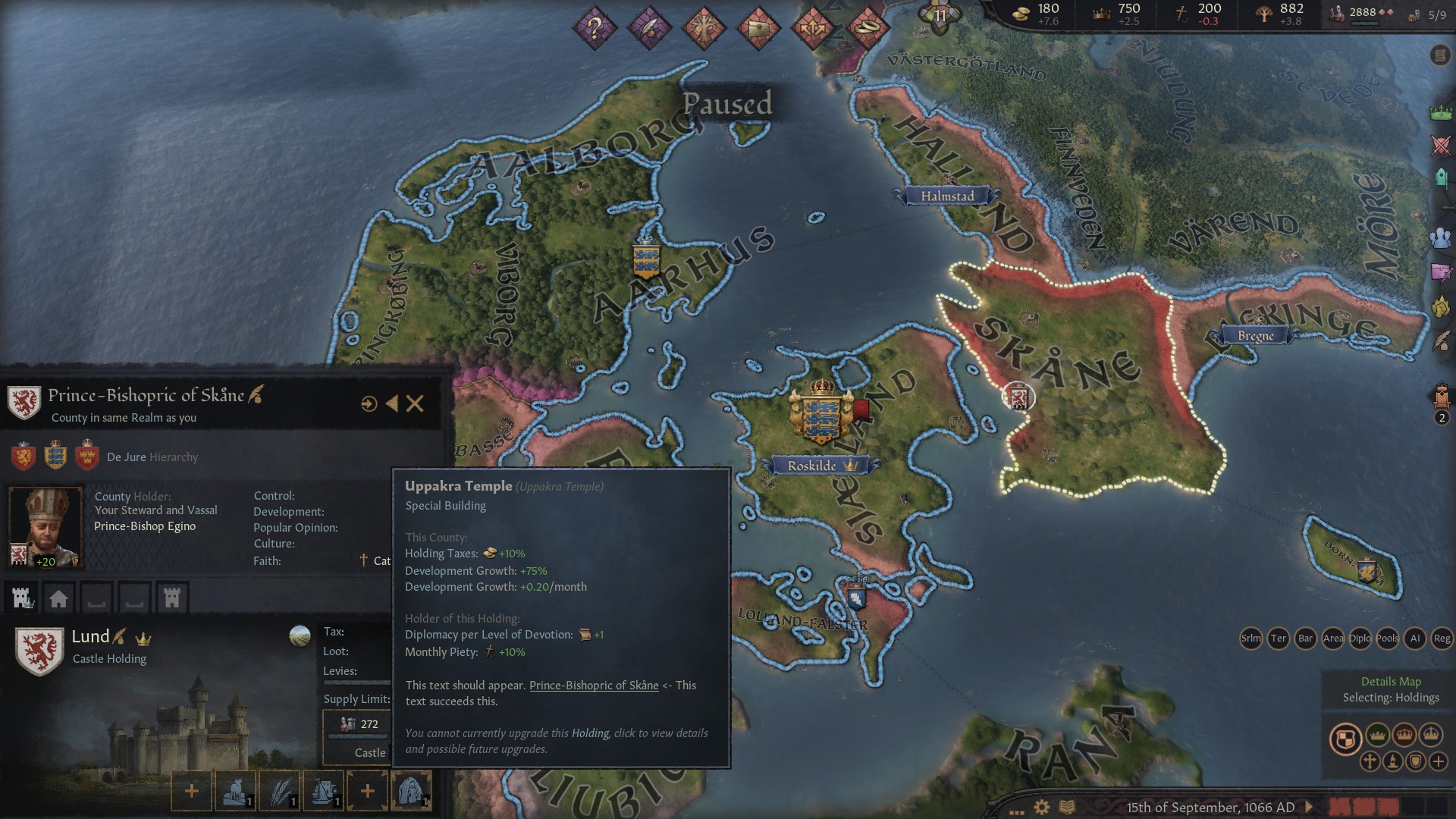Image resolution: width=1456 pixels, height=819 pixels.
Task: Open the sealed letter alert
Action: click(x=758, y=29)
